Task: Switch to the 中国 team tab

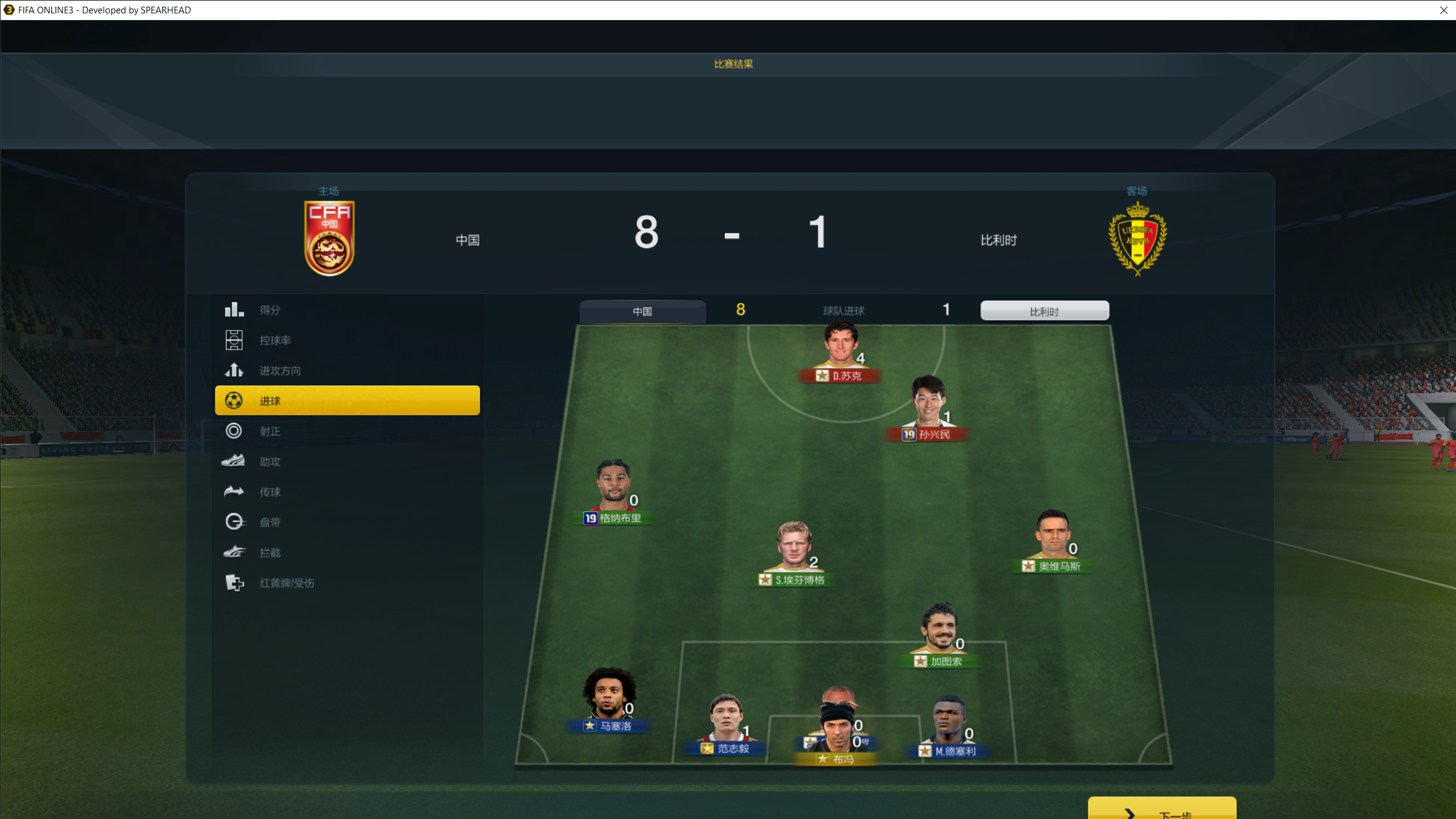Action: [642, 311]
